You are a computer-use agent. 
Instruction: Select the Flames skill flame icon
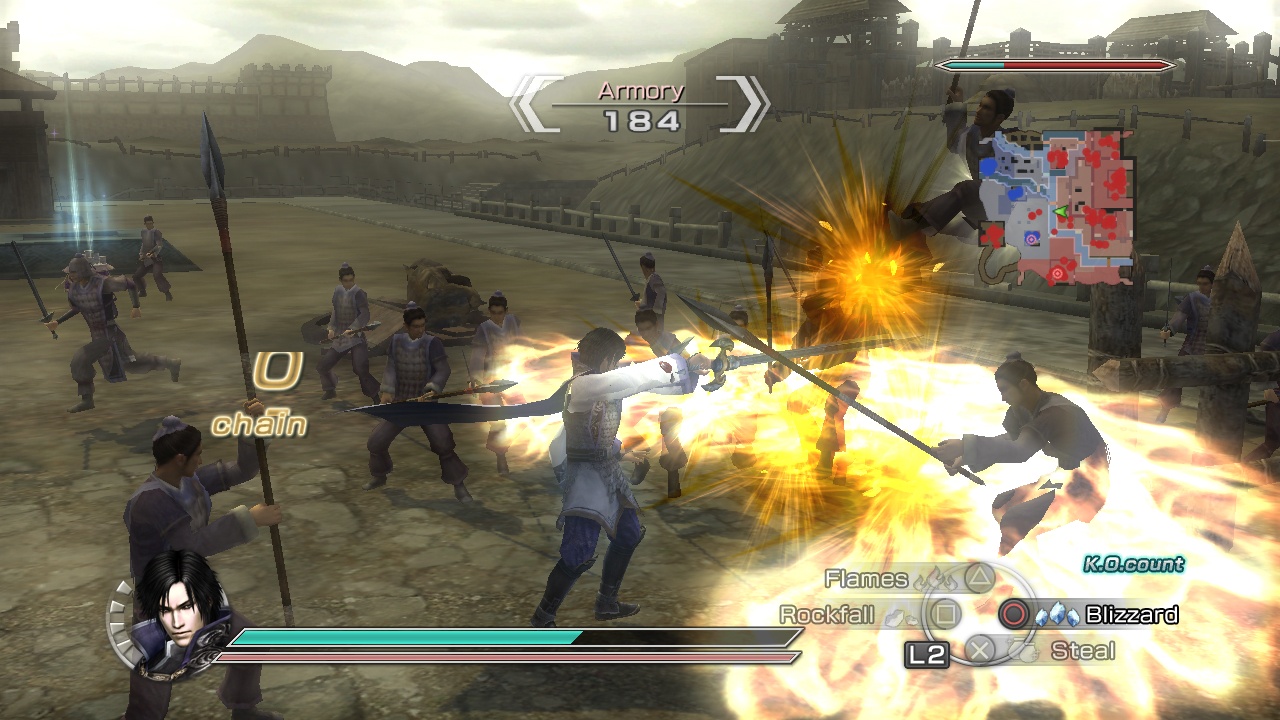tap(933, 580)
